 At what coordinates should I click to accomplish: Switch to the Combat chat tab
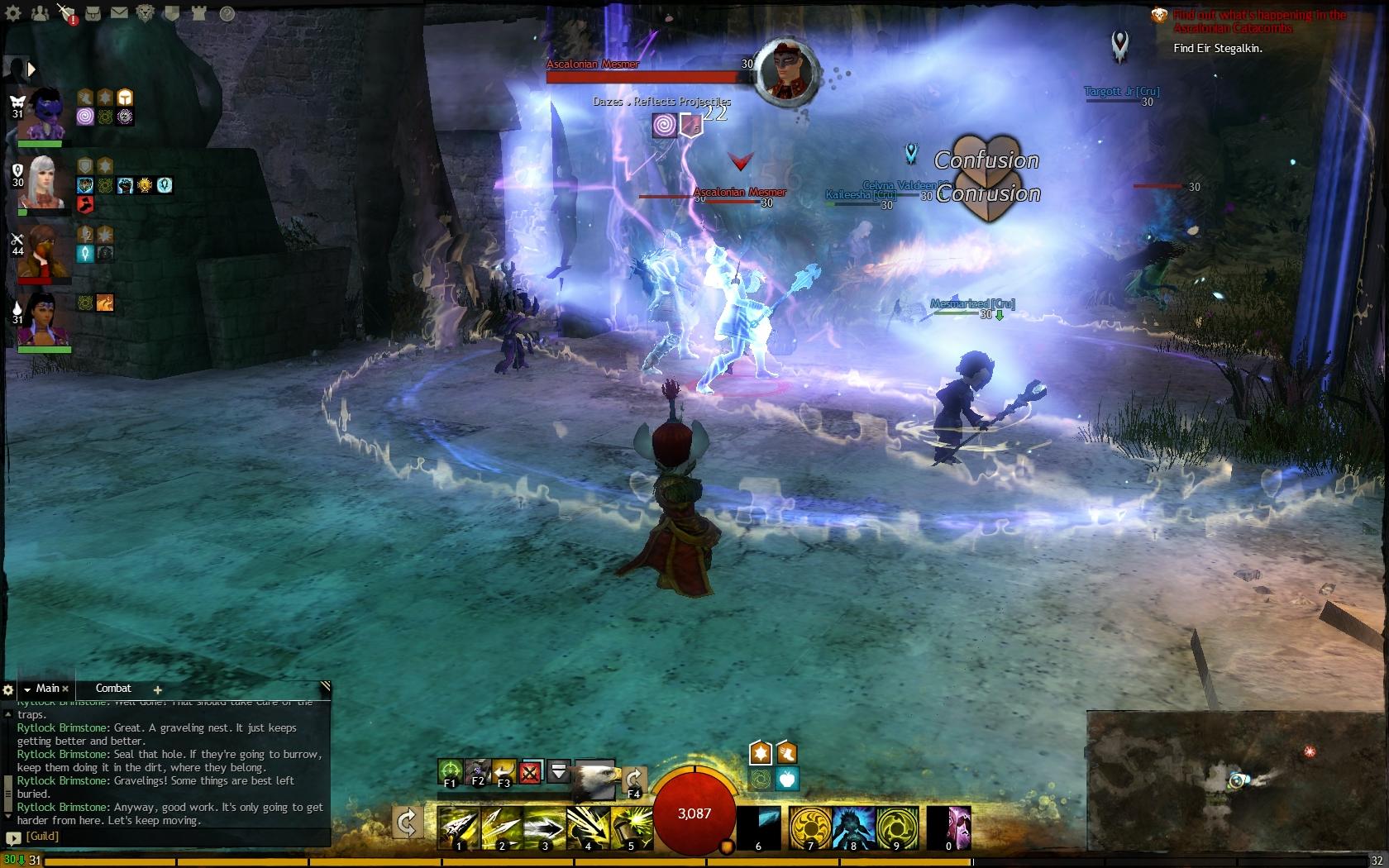[113, 689]
